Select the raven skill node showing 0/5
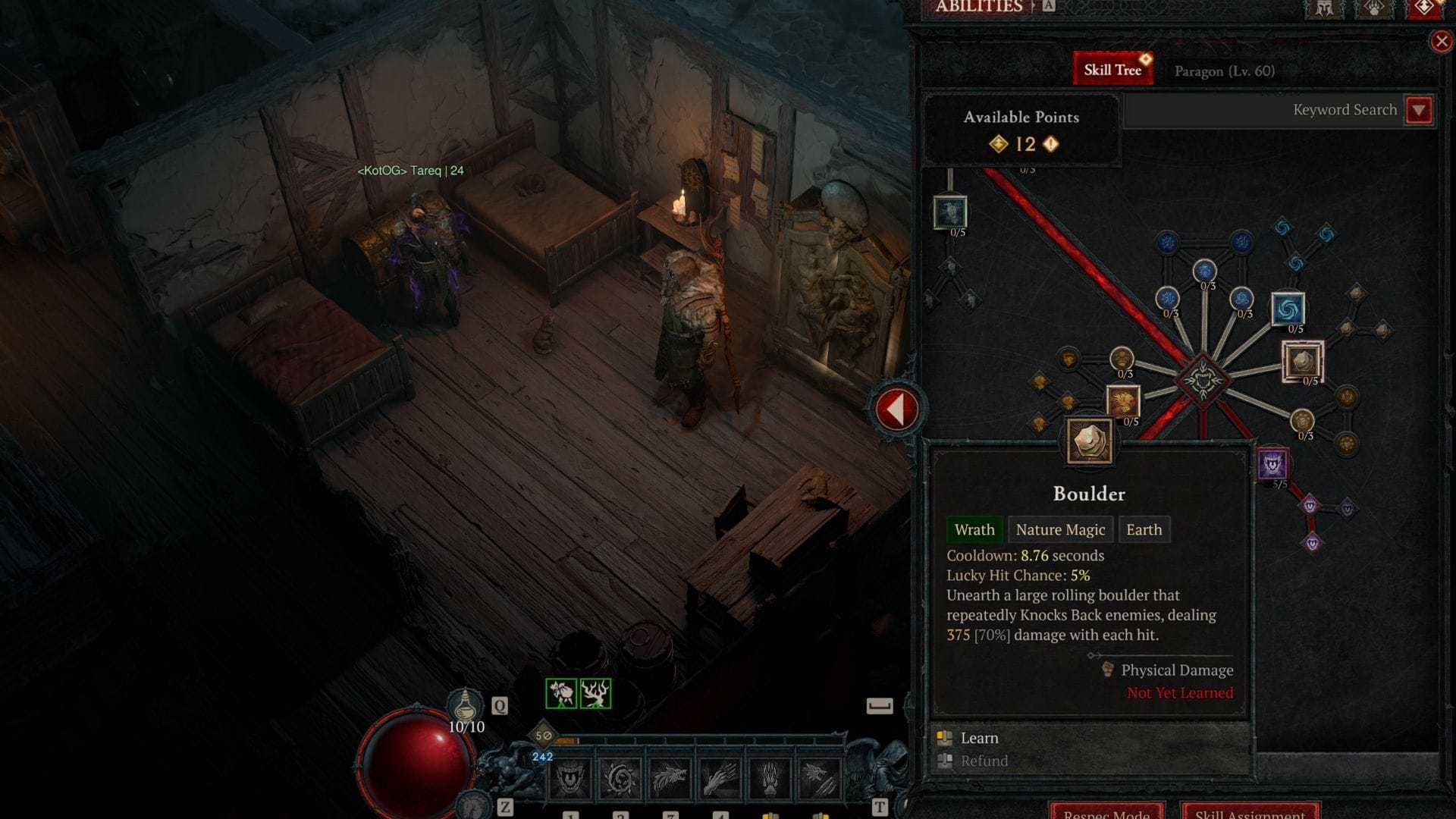 coord(949,212)
